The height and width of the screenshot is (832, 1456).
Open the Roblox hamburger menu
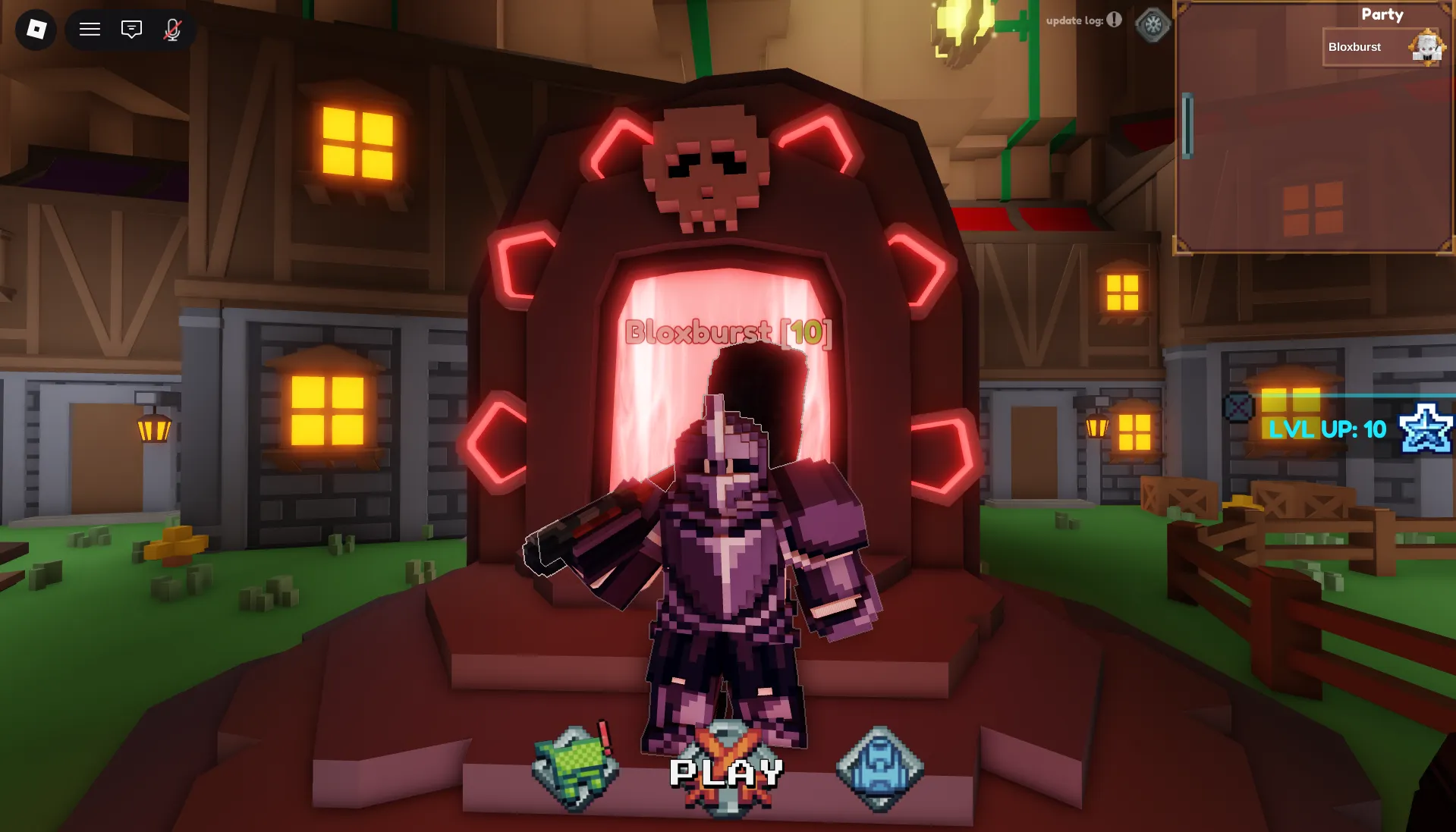coord(90,30)
